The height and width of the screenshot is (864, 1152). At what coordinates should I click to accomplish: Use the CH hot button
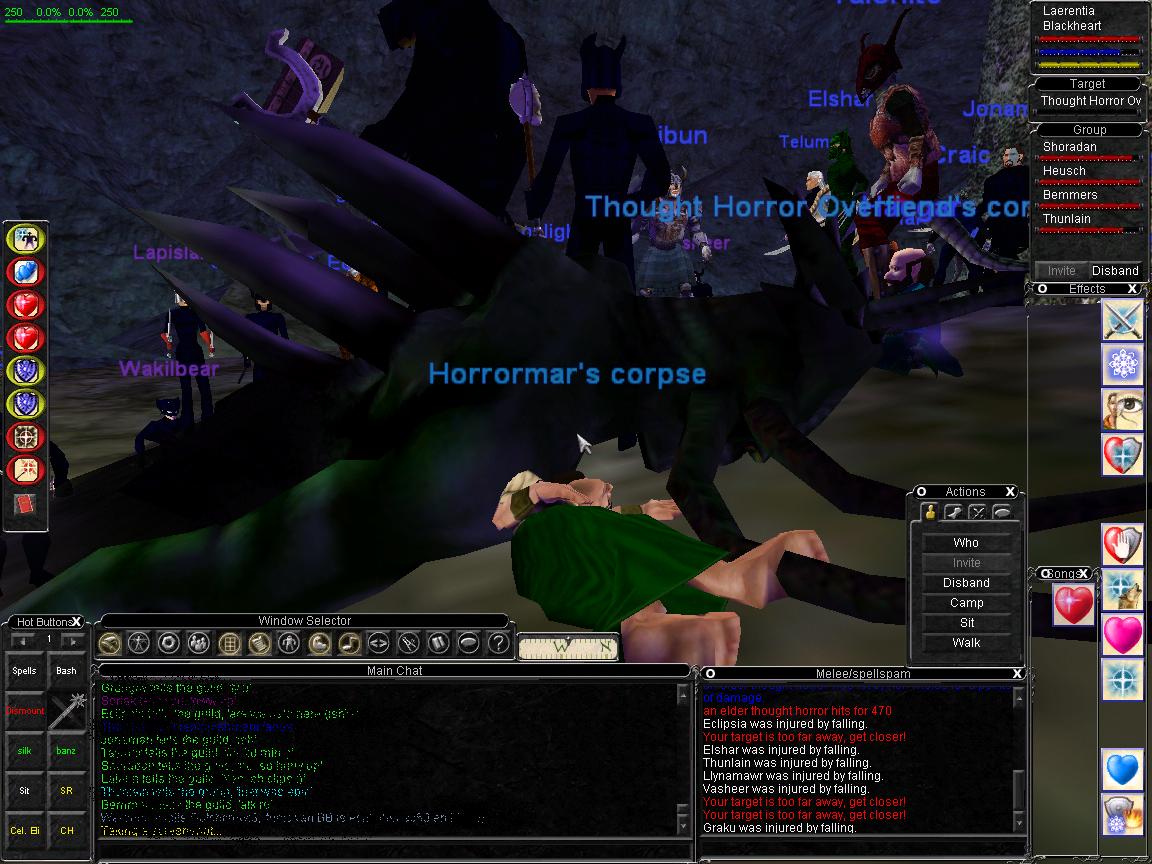66,831
